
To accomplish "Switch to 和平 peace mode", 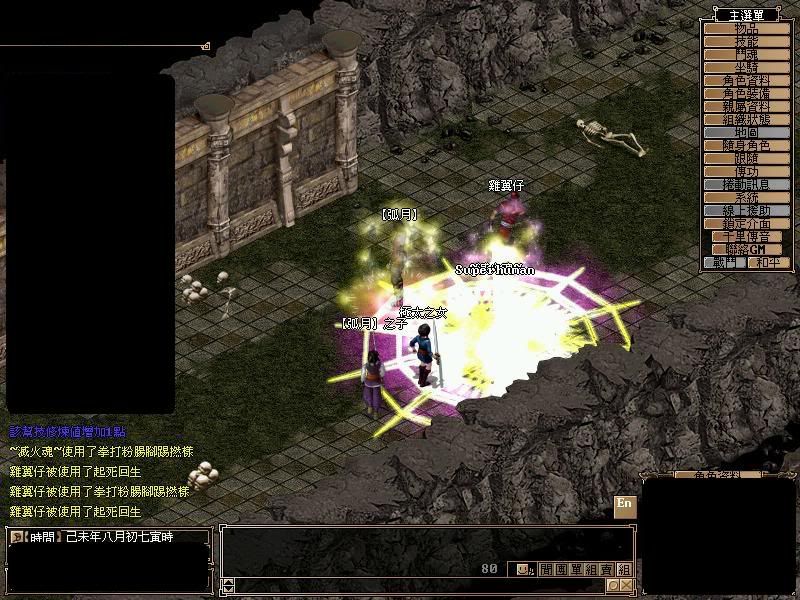I will (763, 262).
